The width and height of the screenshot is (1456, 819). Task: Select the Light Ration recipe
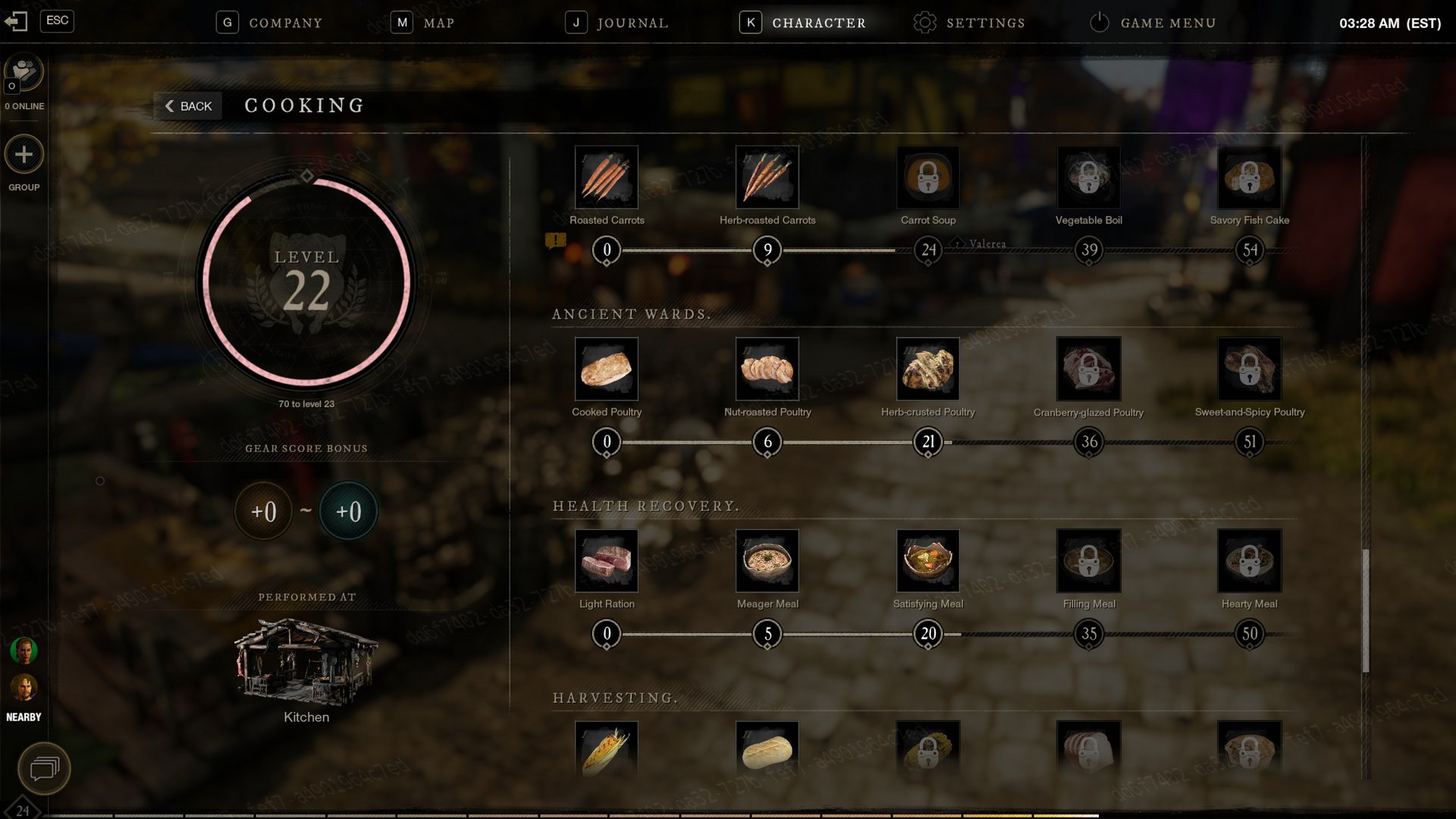pyautogui.click(x=607, y=561)
